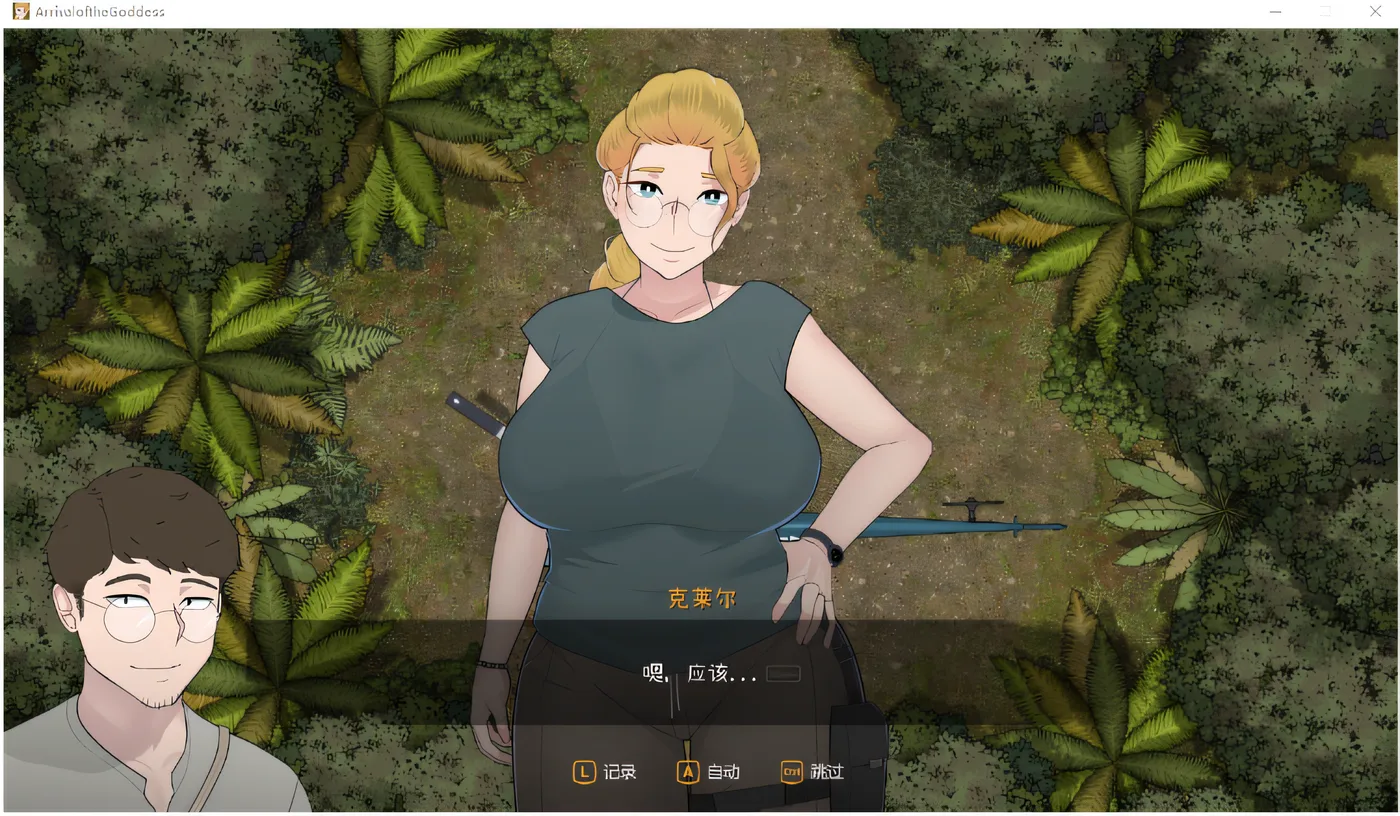Click the orange A keycap icon beside 自动
The width and height of the screenshot is (1400, 816).
tap(687, 771)
